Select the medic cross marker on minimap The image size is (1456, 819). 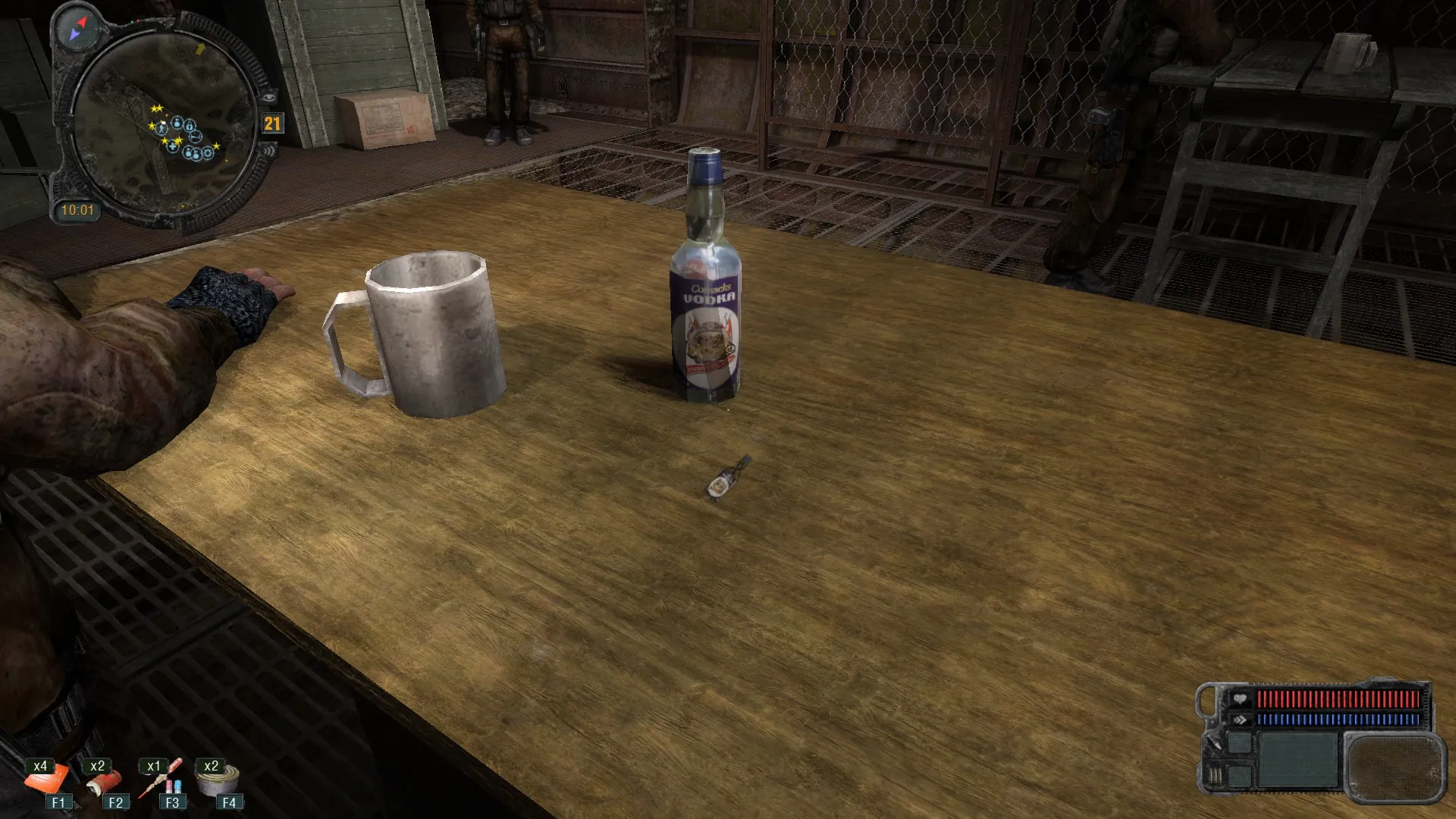pos(173,147)
